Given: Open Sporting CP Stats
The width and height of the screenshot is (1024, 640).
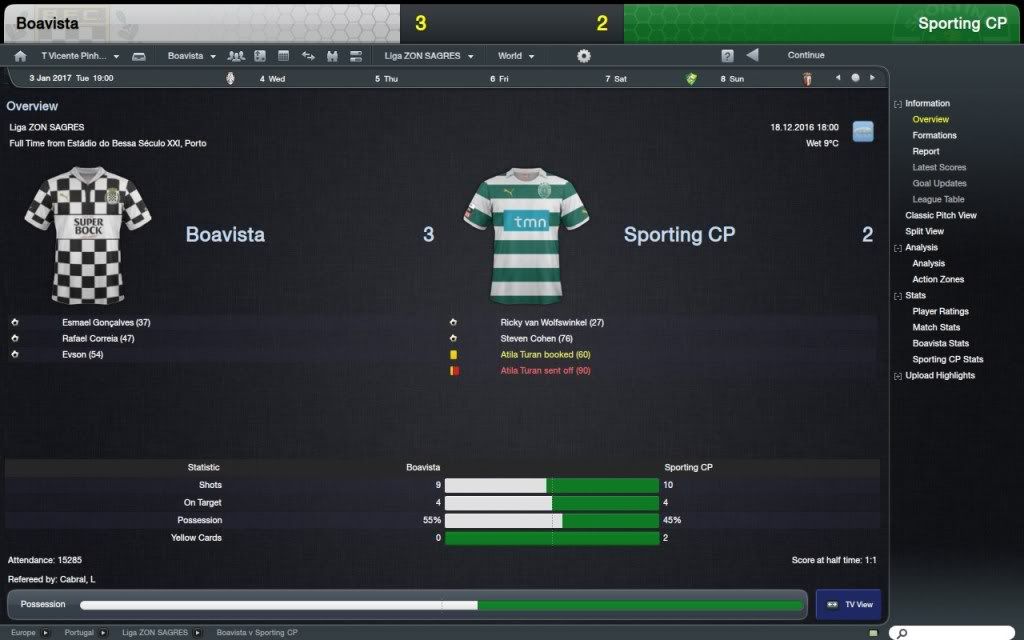Looking at the screenshot, I should click(x=947, y=359).
